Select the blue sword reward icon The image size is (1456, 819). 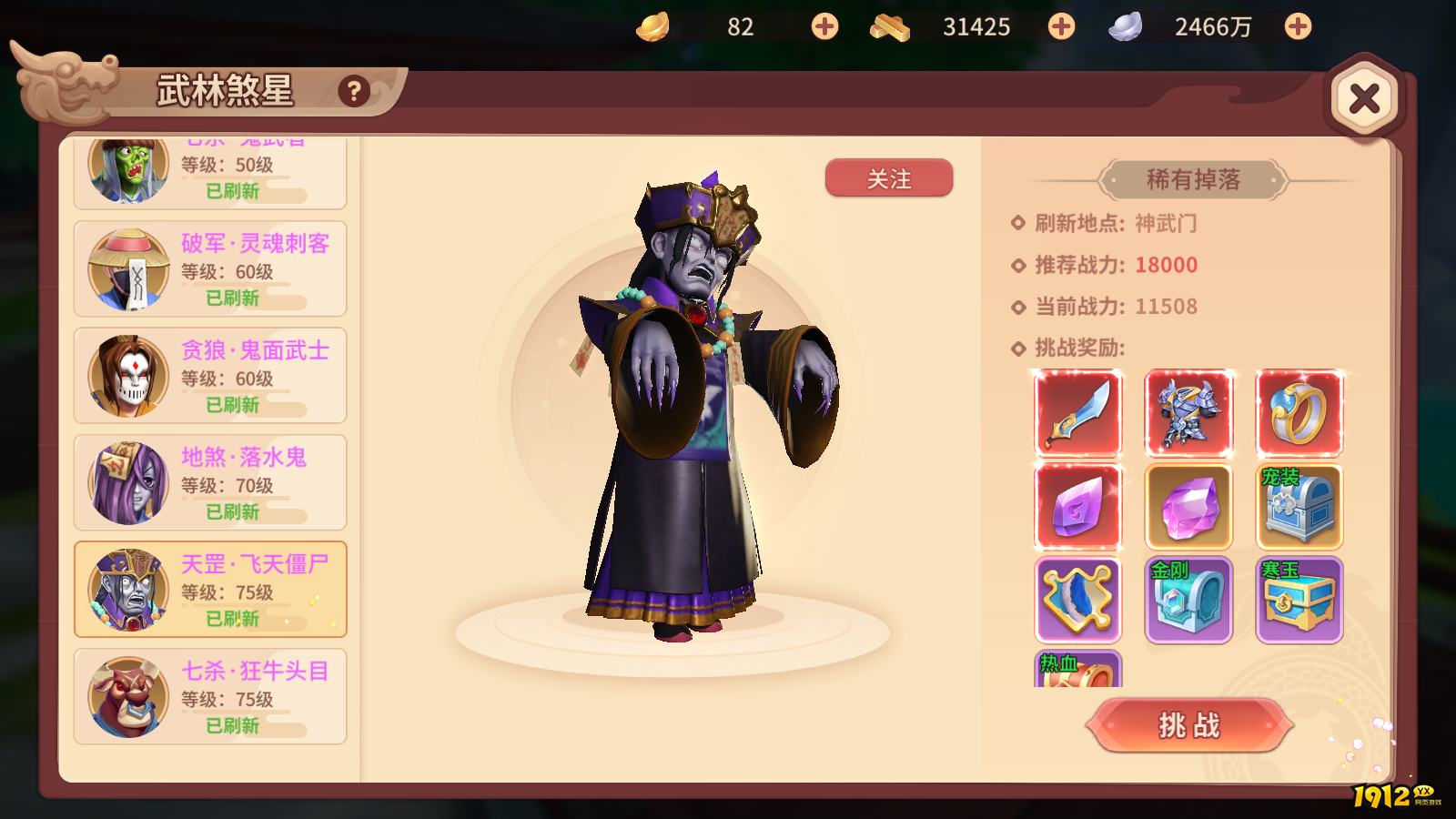1078,412
